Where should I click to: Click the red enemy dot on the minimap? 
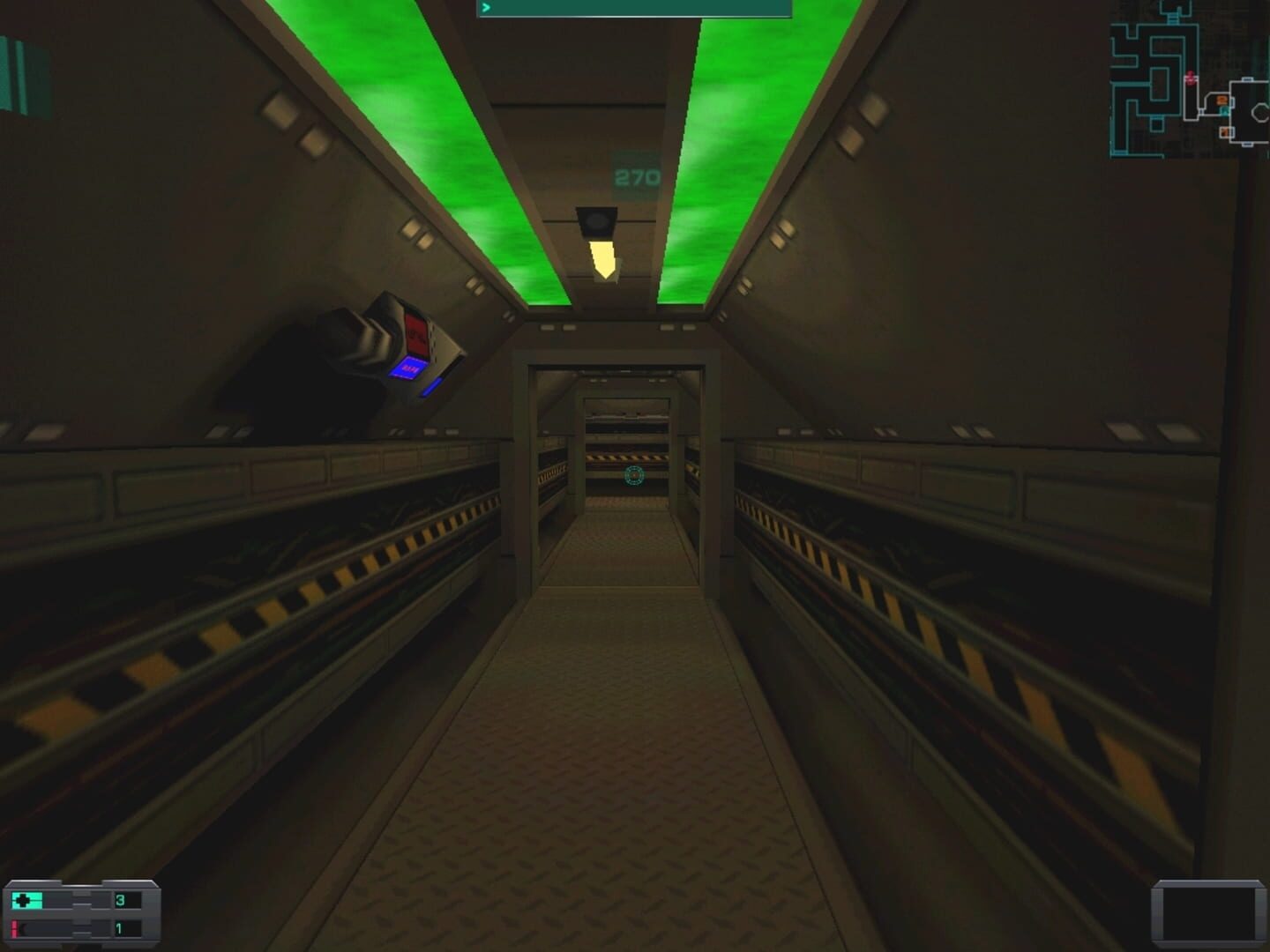click(x=1191, y=79)
